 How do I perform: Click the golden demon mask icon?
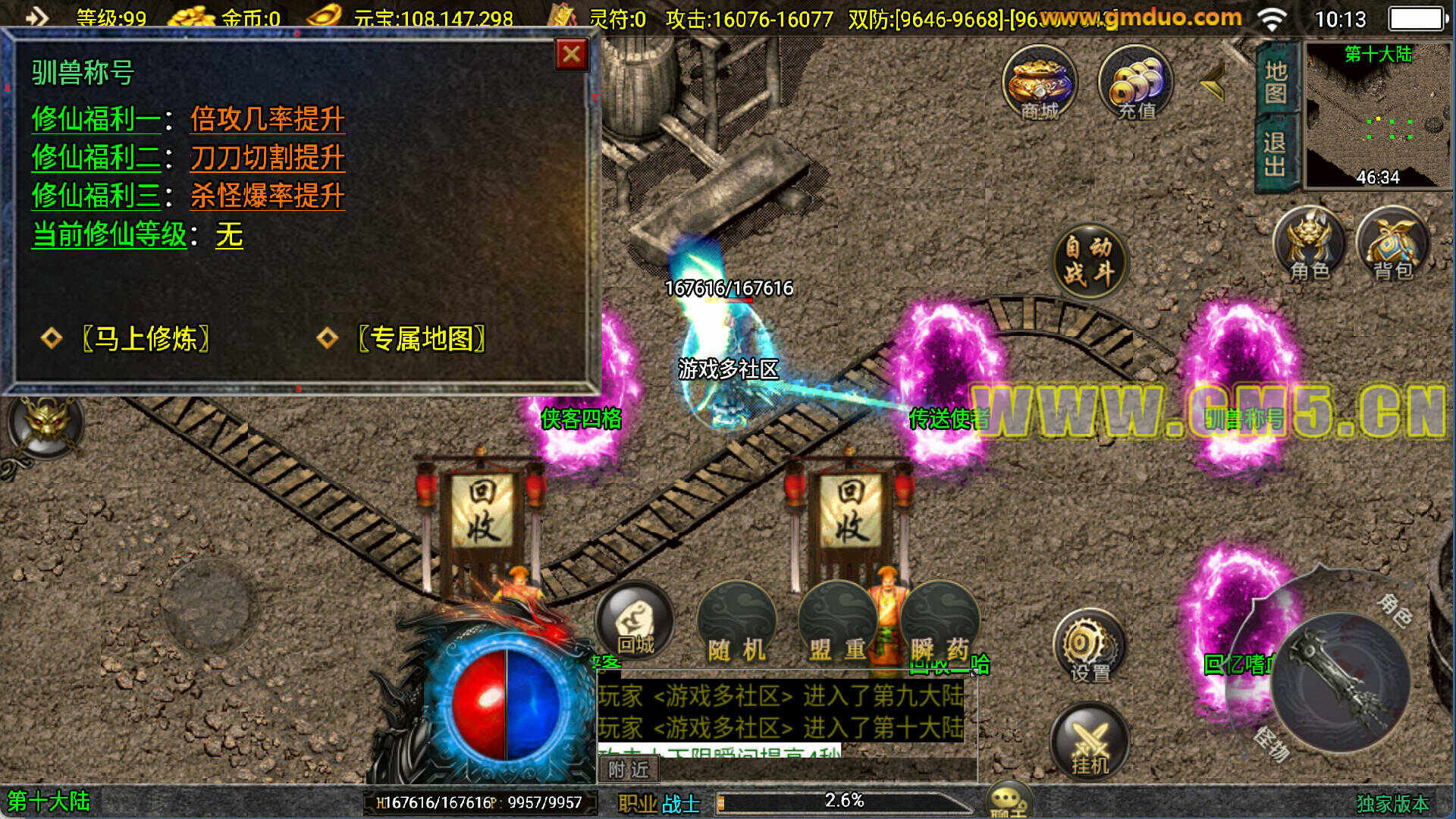47,422
